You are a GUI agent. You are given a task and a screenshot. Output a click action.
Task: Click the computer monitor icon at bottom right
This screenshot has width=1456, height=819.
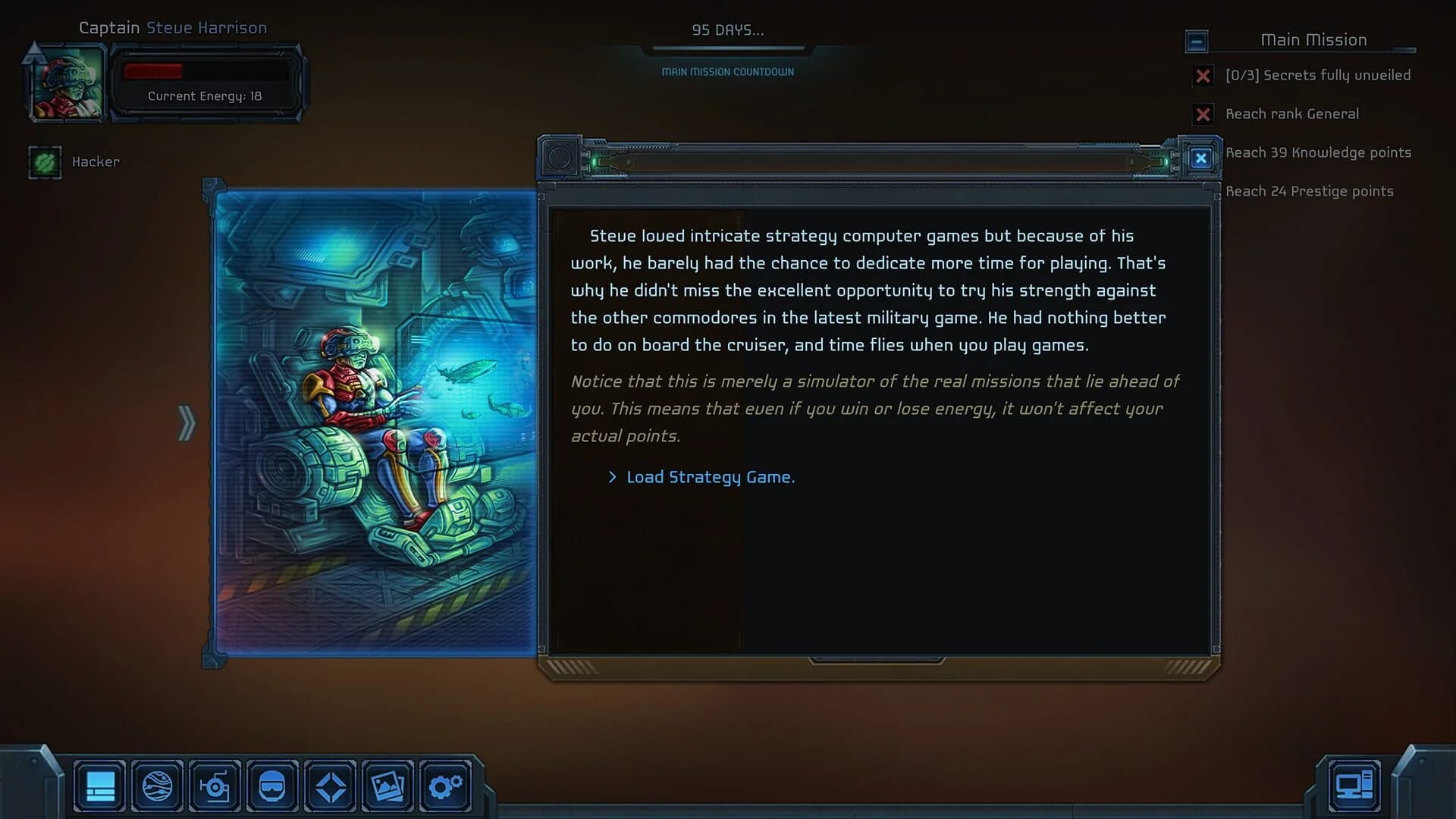pyautogui.click(x=1354, y=783)
